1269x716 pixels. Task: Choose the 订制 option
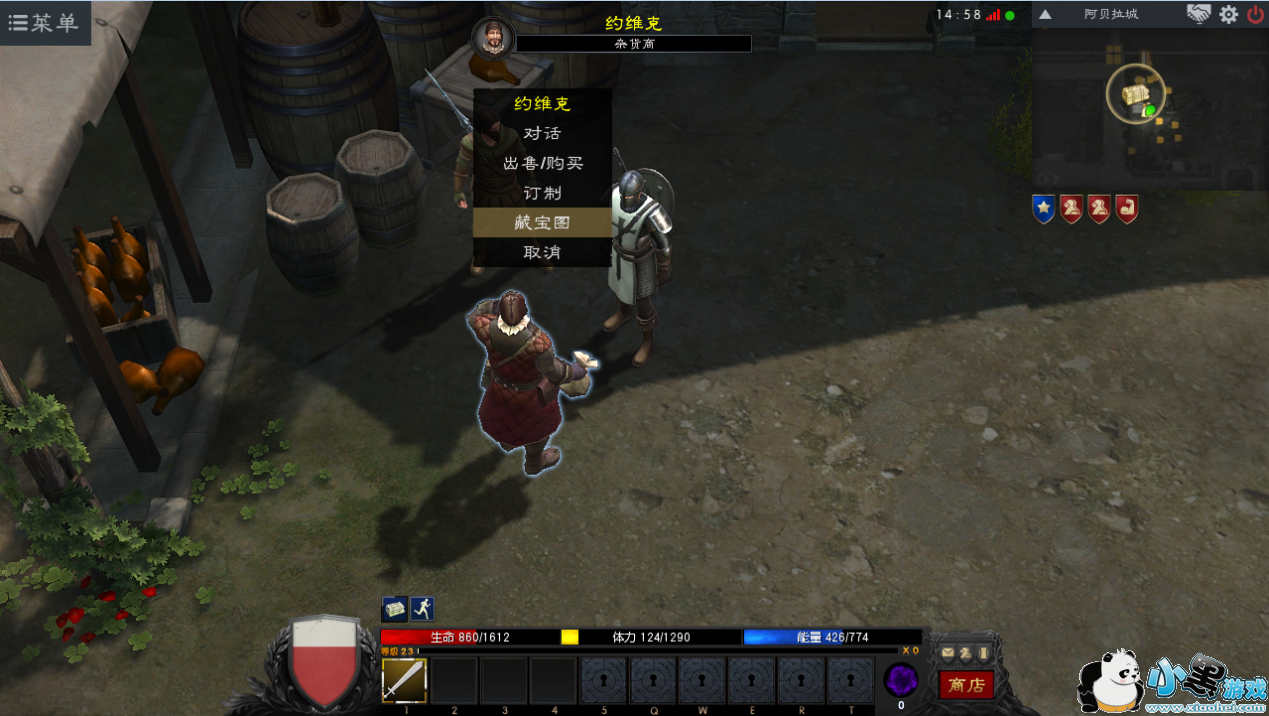[542, 193]
